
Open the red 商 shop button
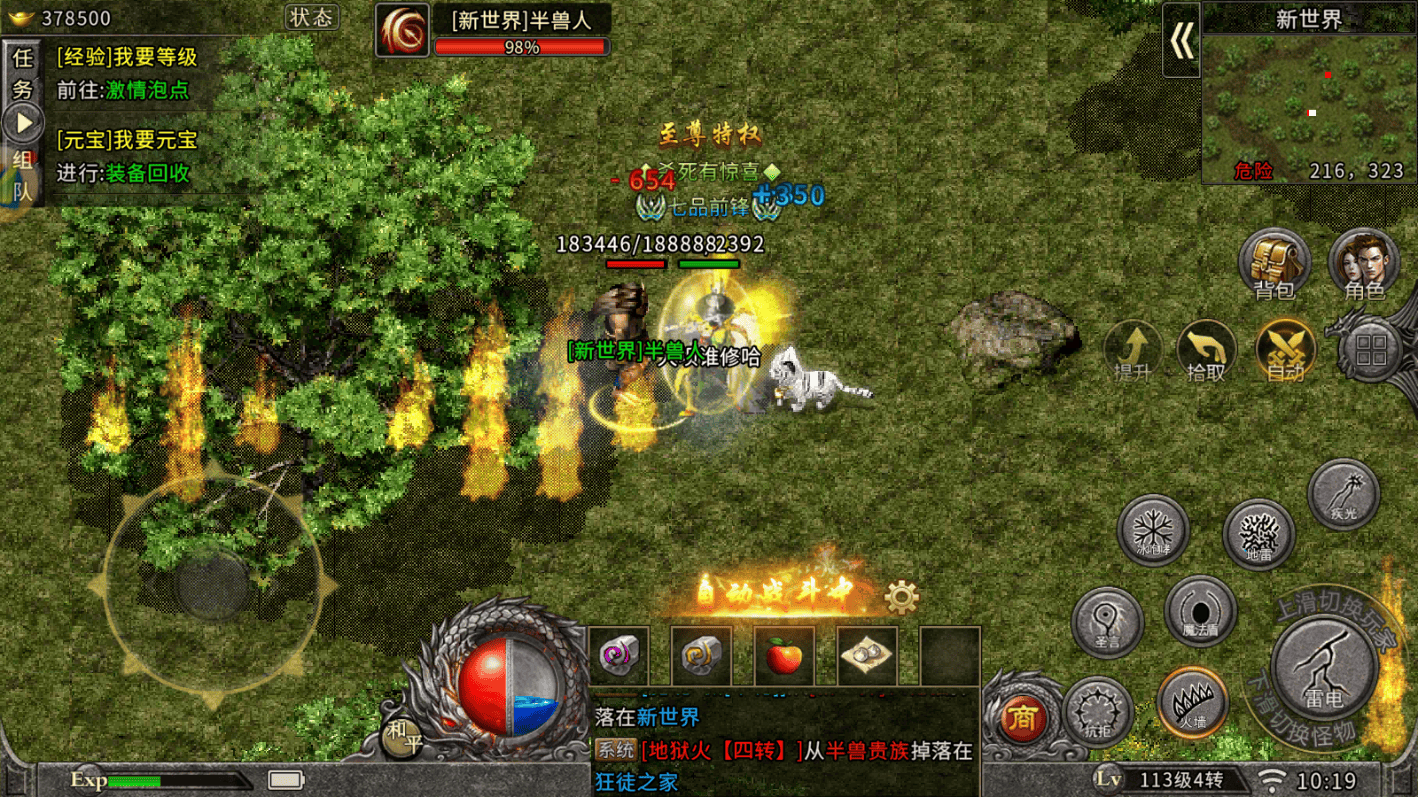tap(1022, 716)
